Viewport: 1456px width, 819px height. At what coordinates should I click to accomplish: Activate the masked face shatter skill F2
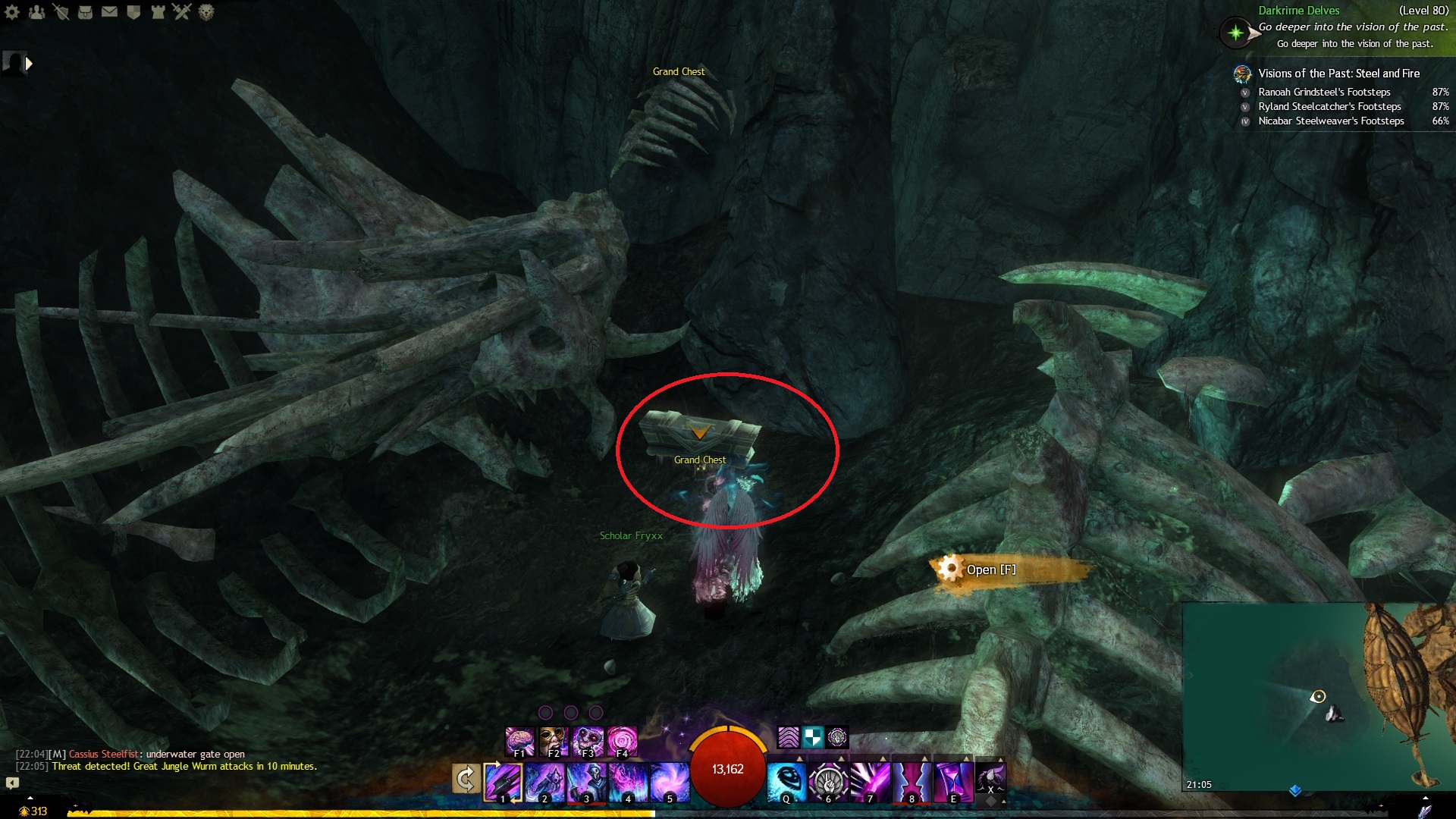(x=554, y=741)
